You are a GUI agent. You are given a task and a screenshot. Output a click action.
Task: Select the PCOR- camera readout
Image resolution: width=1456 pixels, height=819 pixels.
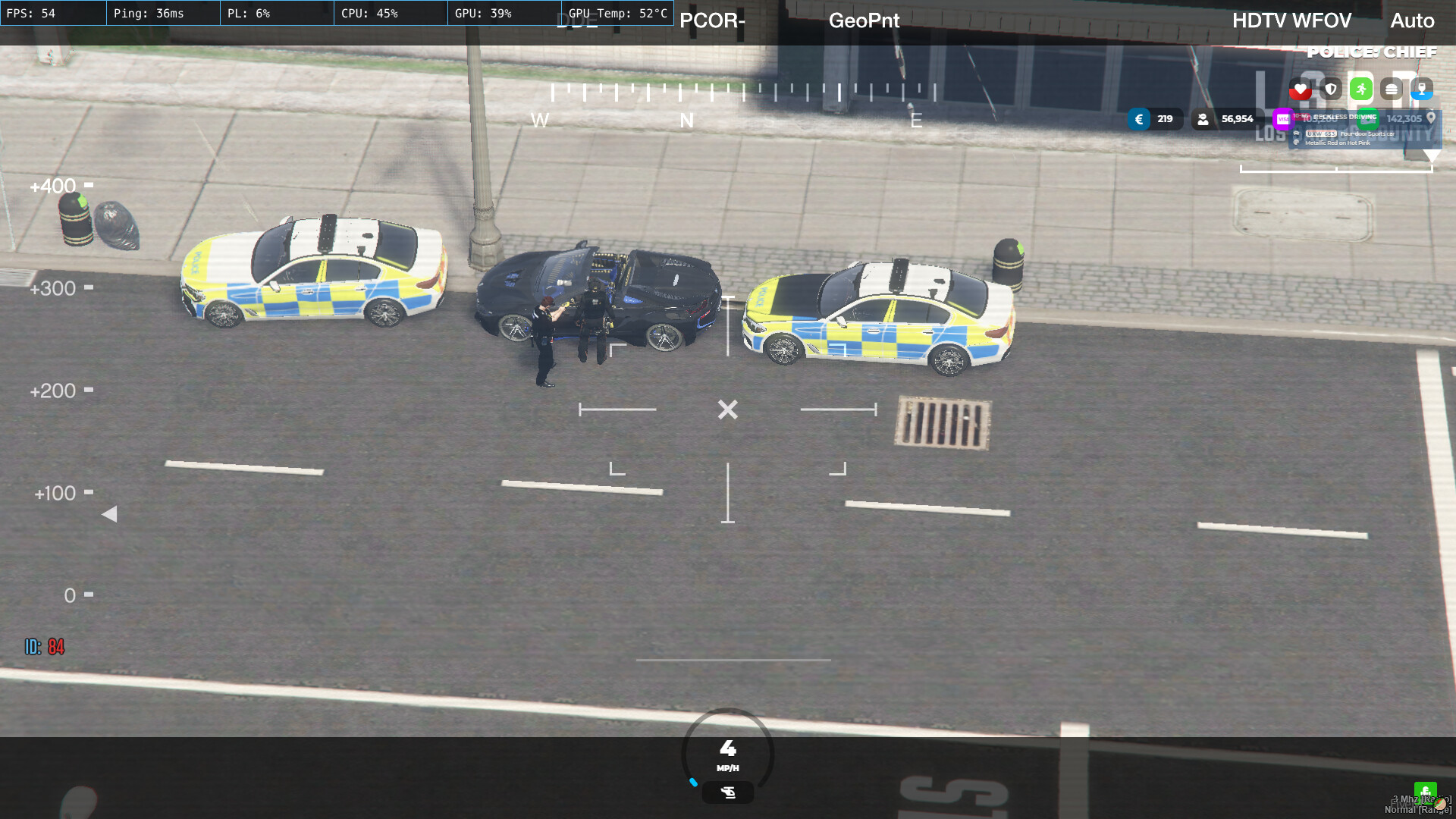(x=711, y=22)
